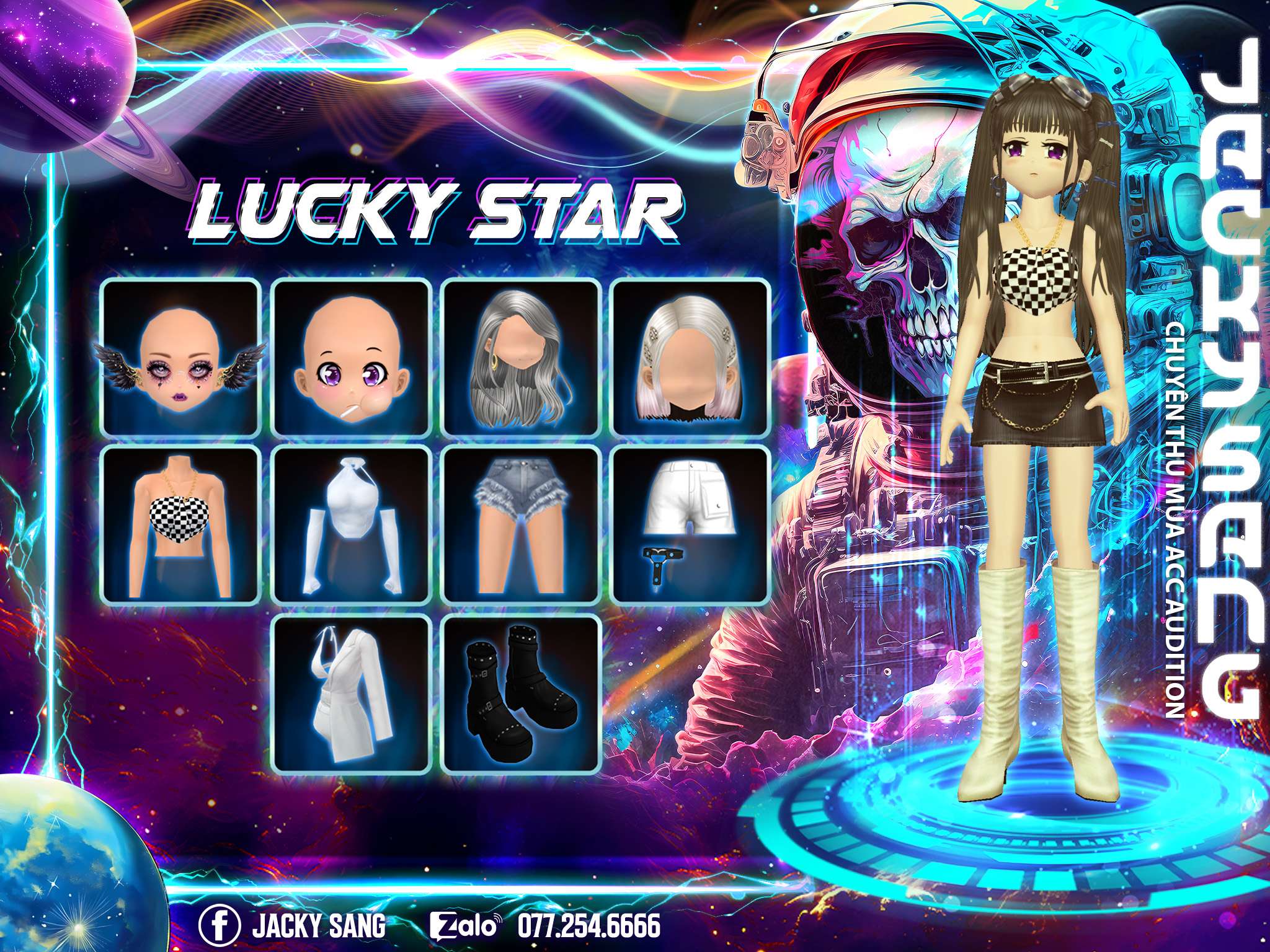Pick the black studded platform boots
Image resolution: width=1270 pixels, height=952 pixels.
click(522, 694)
